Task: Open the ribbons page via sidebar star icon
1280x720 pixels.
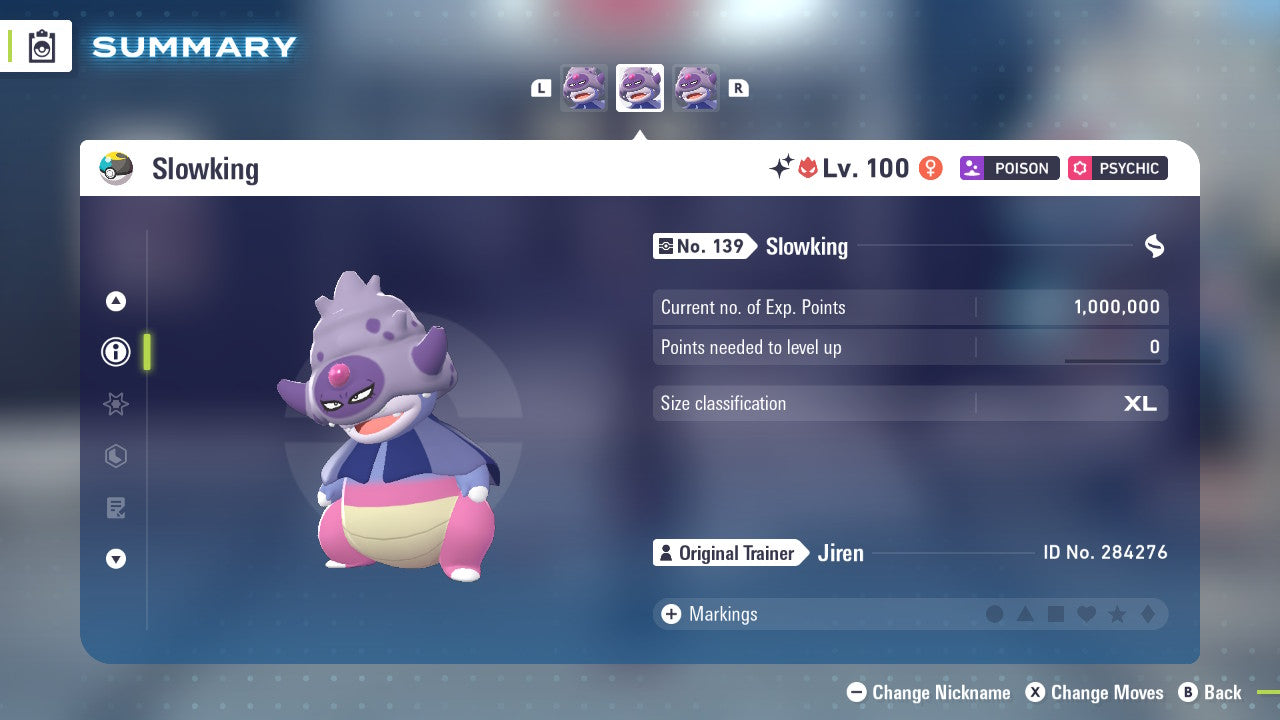Action: coord(116,404)
